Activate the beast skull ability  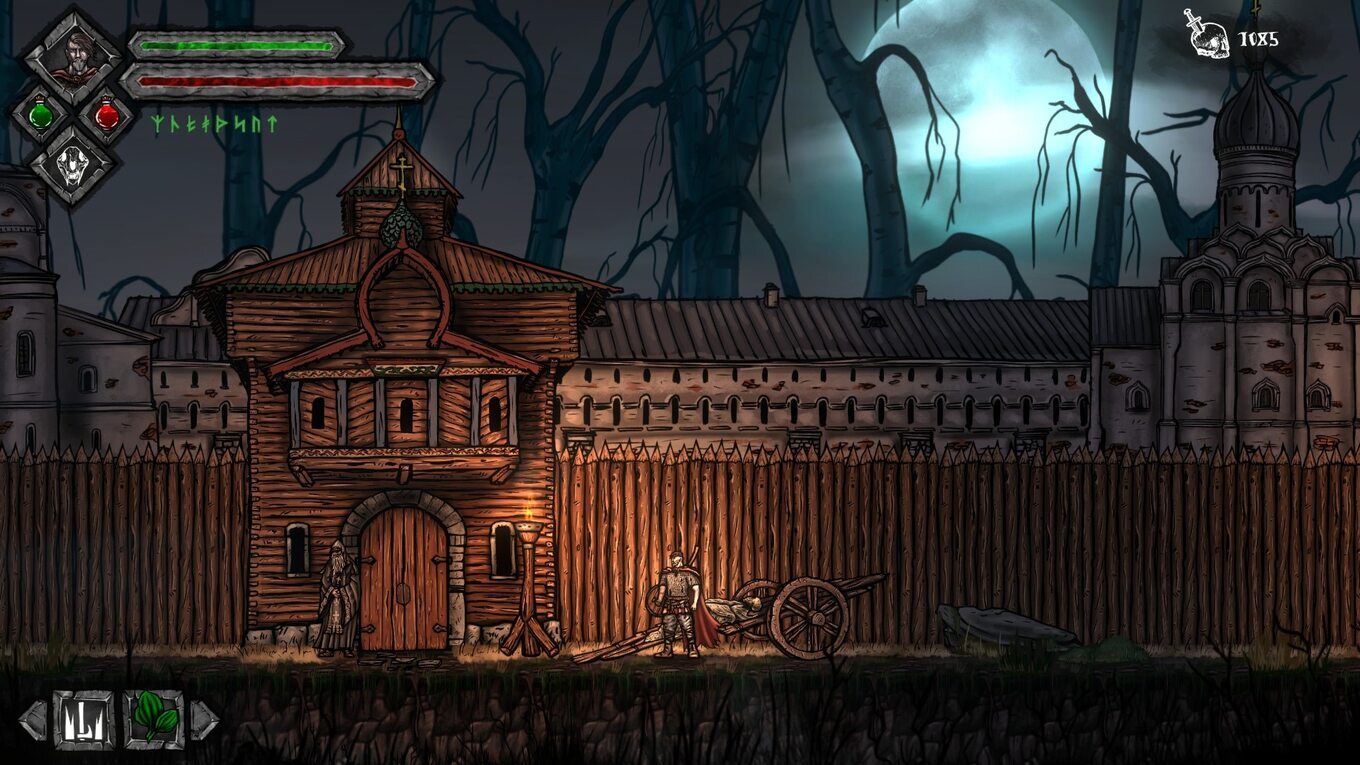pos(73,165)
